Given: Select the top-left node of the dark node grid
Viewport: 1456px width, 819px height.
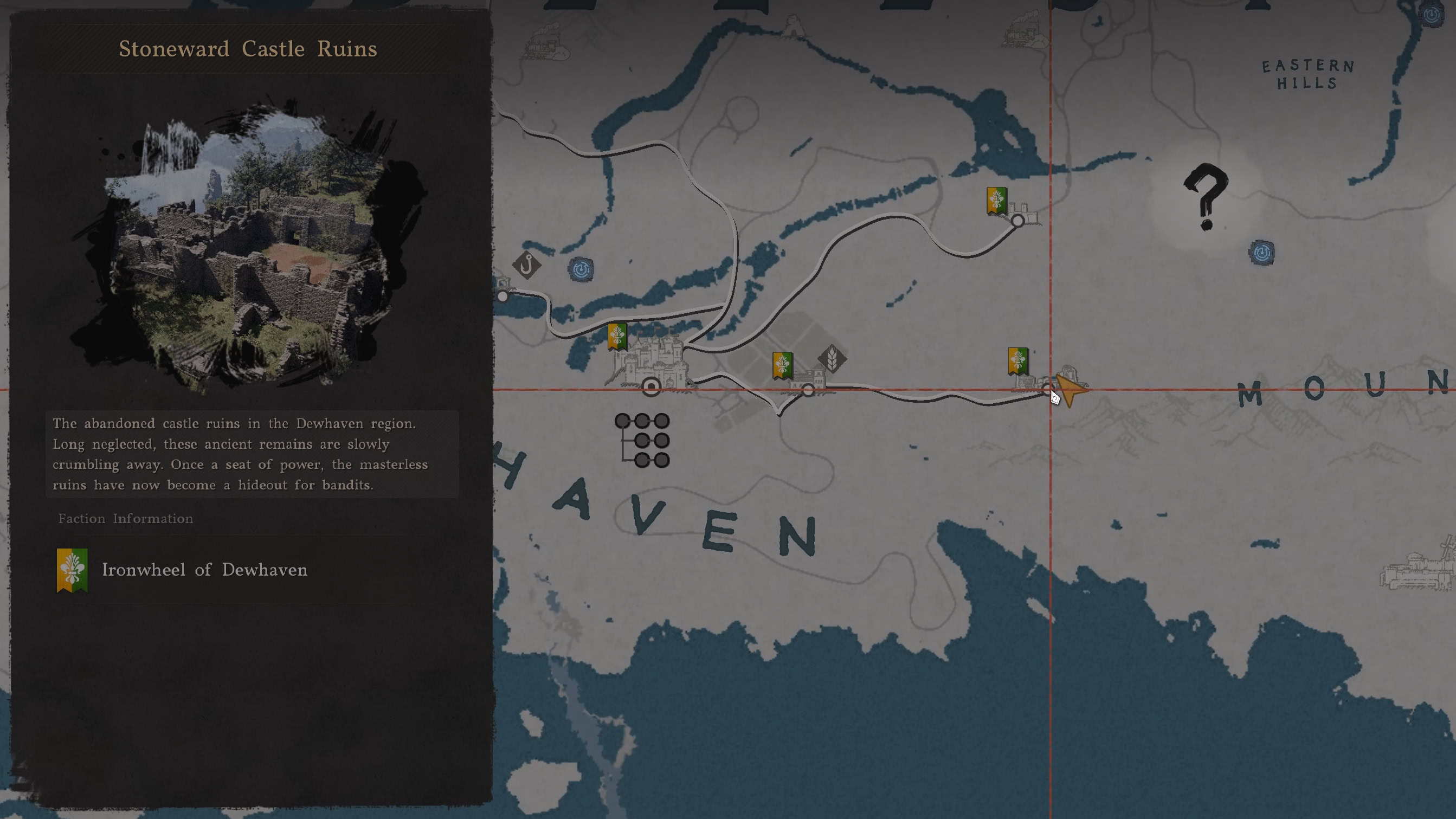Looking at the screenshot, I should tap(622, 420).
